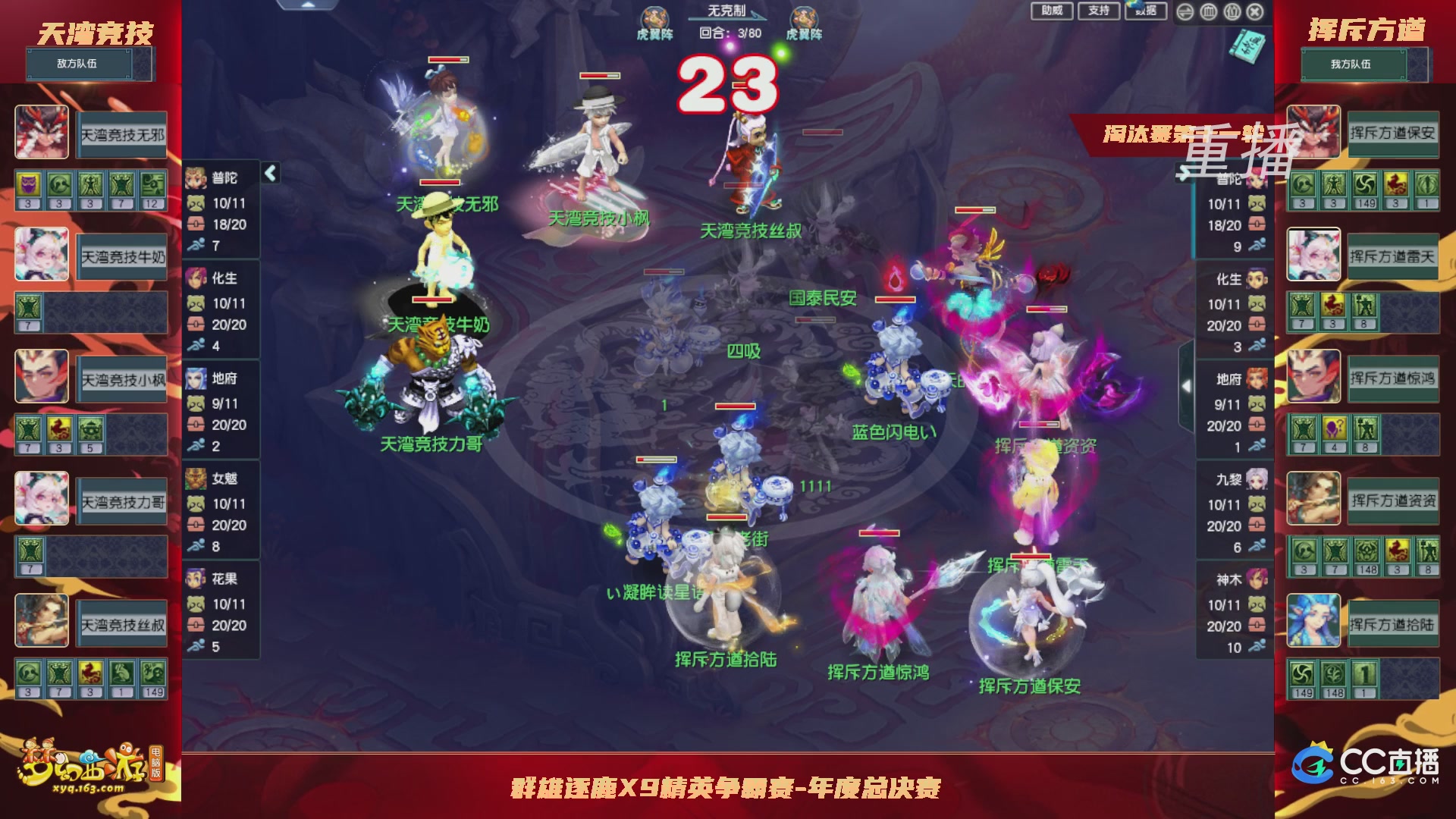Switch to the 敌方队伍 team view
1456x819 pixels.
(80, 64)
